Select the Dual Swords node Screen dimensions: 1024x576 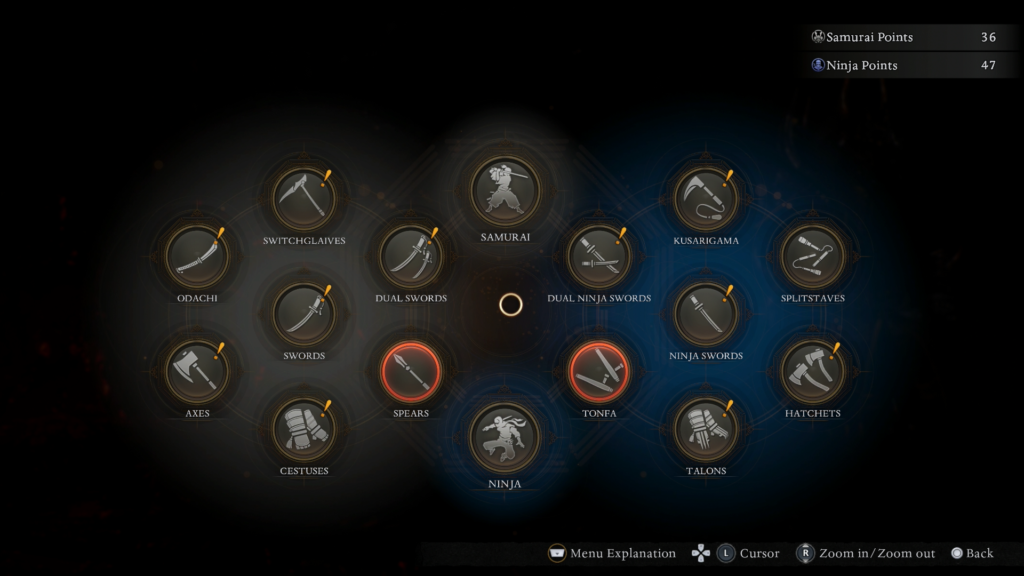click(x=411, y=256)
